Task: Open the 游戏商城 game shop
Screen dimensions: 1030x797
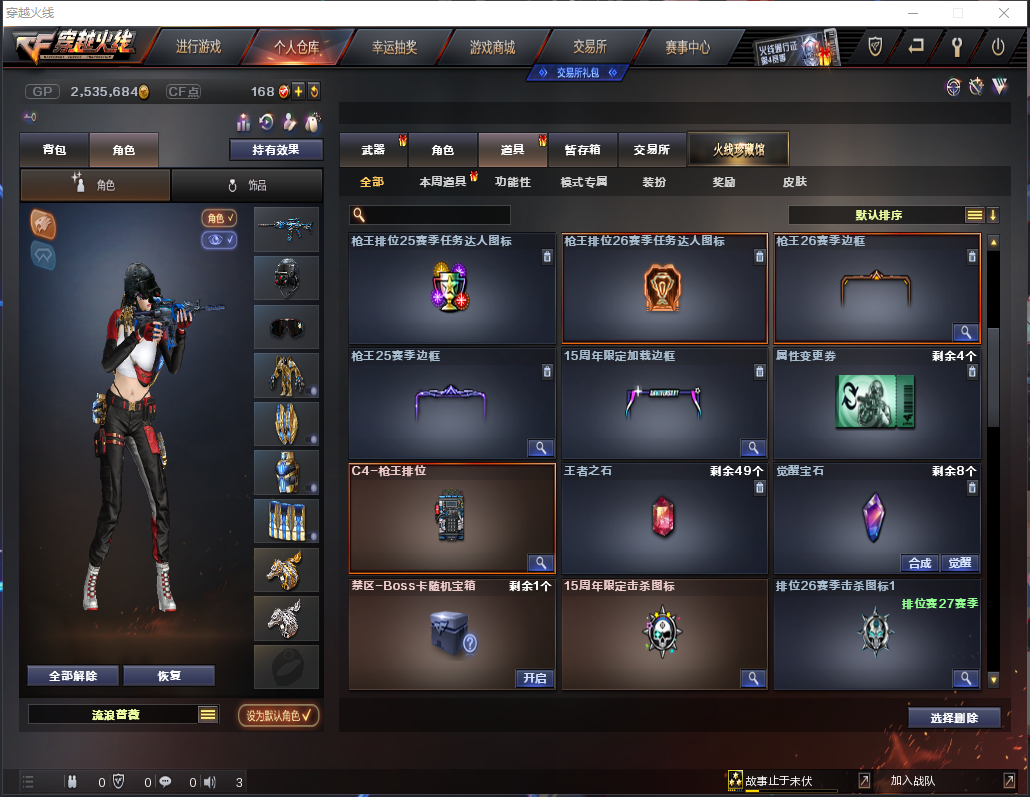Action: pos(492,47)
